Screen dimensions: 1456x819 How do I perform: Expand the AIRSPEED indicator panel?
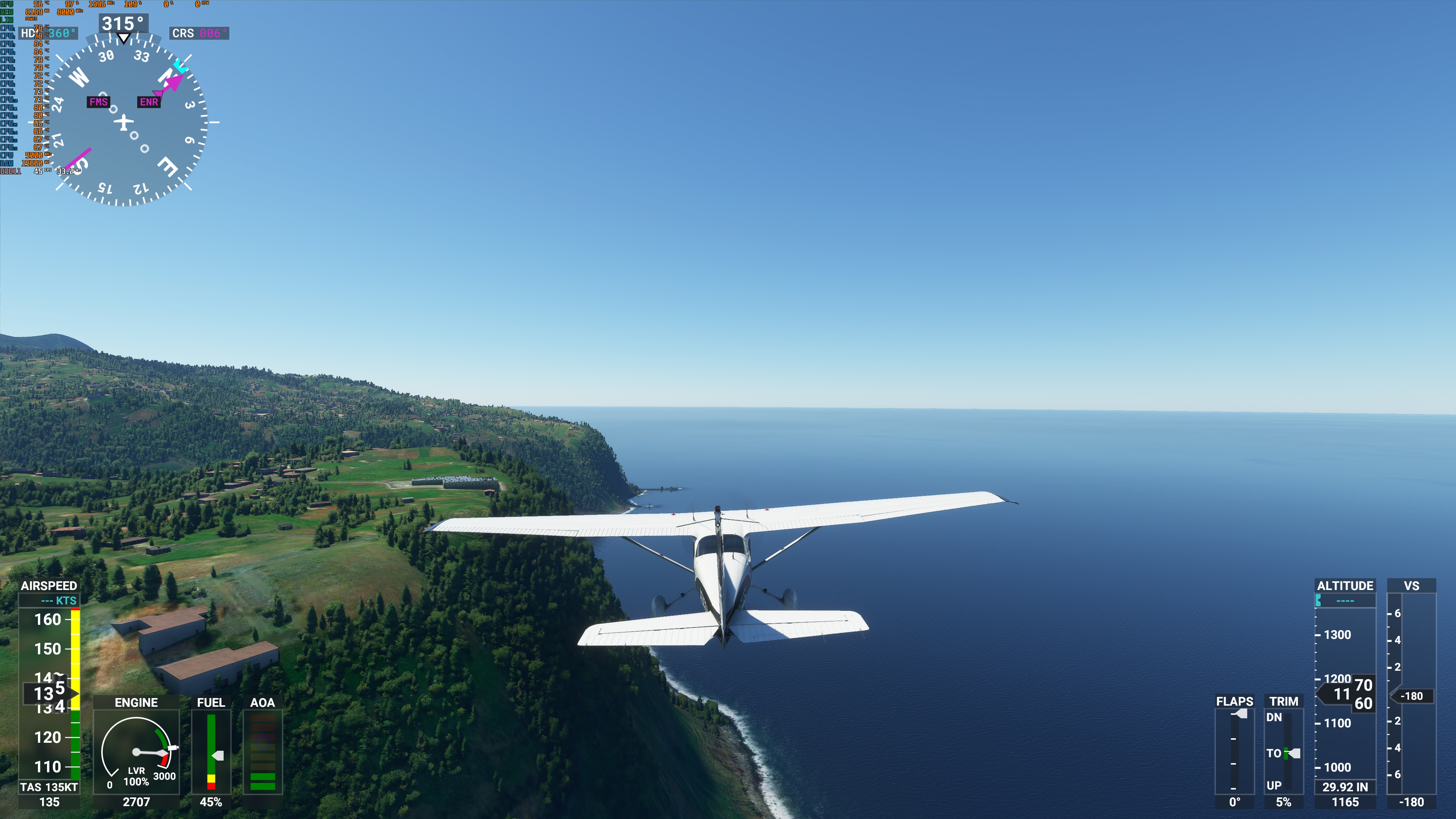tap(50, 586)
